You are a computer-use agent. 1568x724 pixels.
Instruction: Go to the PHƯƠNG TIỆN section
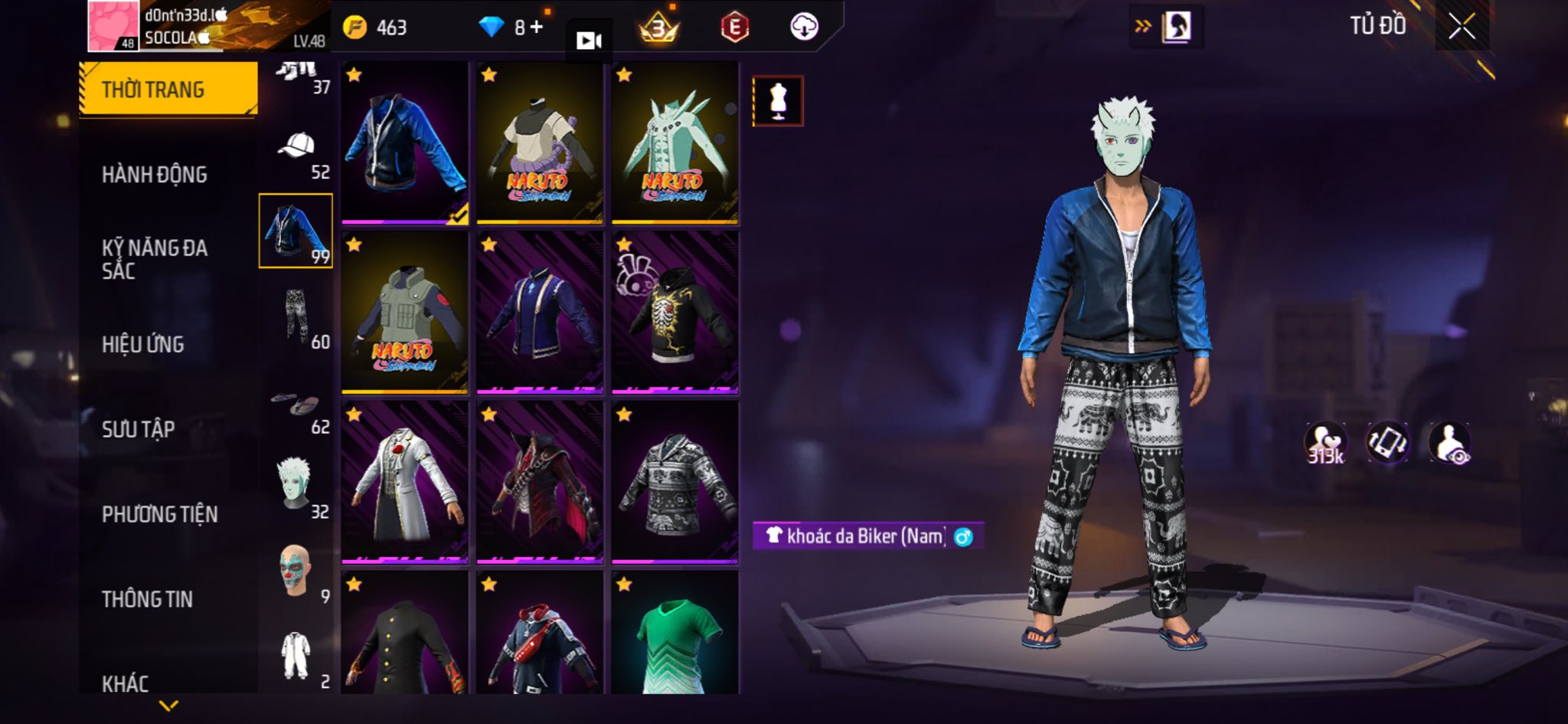click(x=160, y=514)
